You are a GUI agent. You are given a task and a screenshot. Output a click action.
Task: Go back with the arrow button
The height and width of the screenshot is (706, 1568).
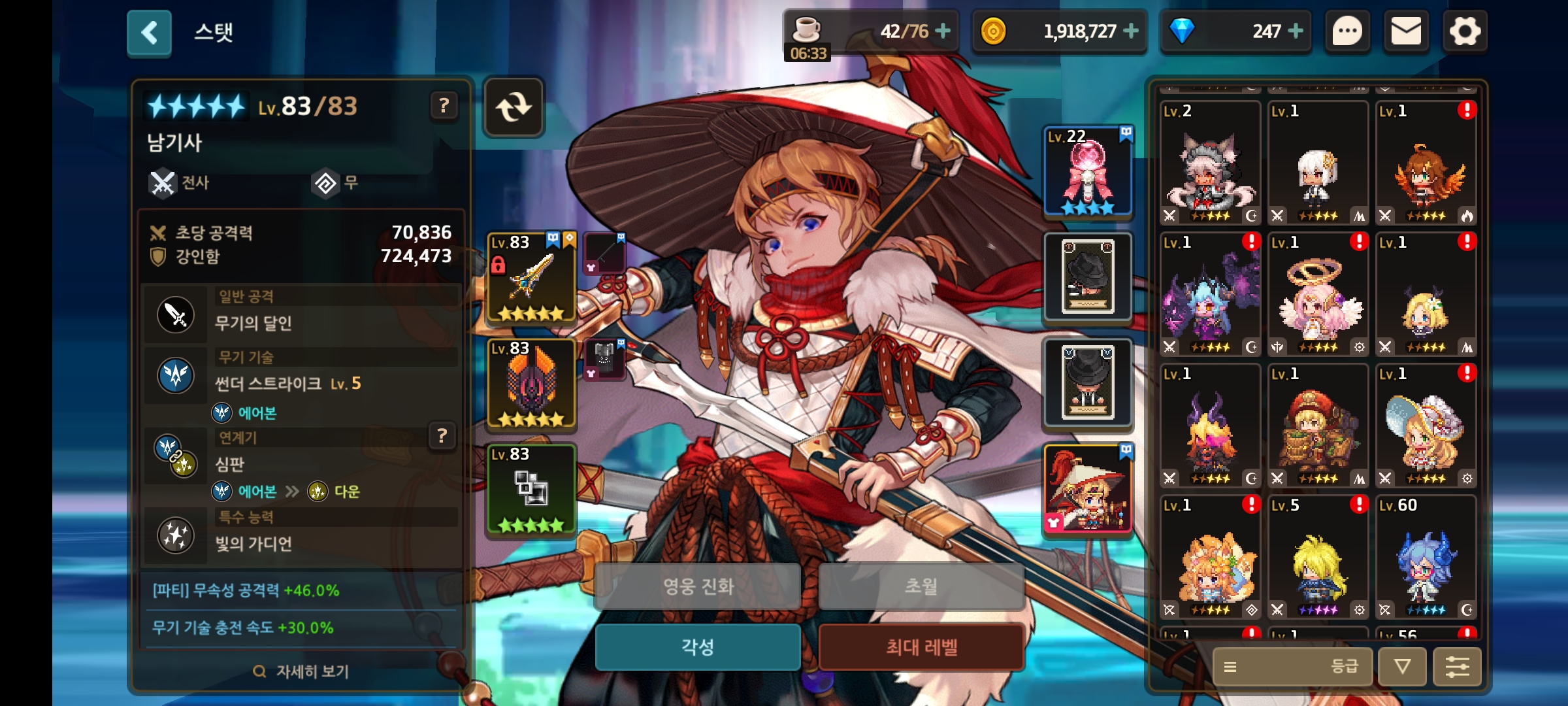coord(149,33)
